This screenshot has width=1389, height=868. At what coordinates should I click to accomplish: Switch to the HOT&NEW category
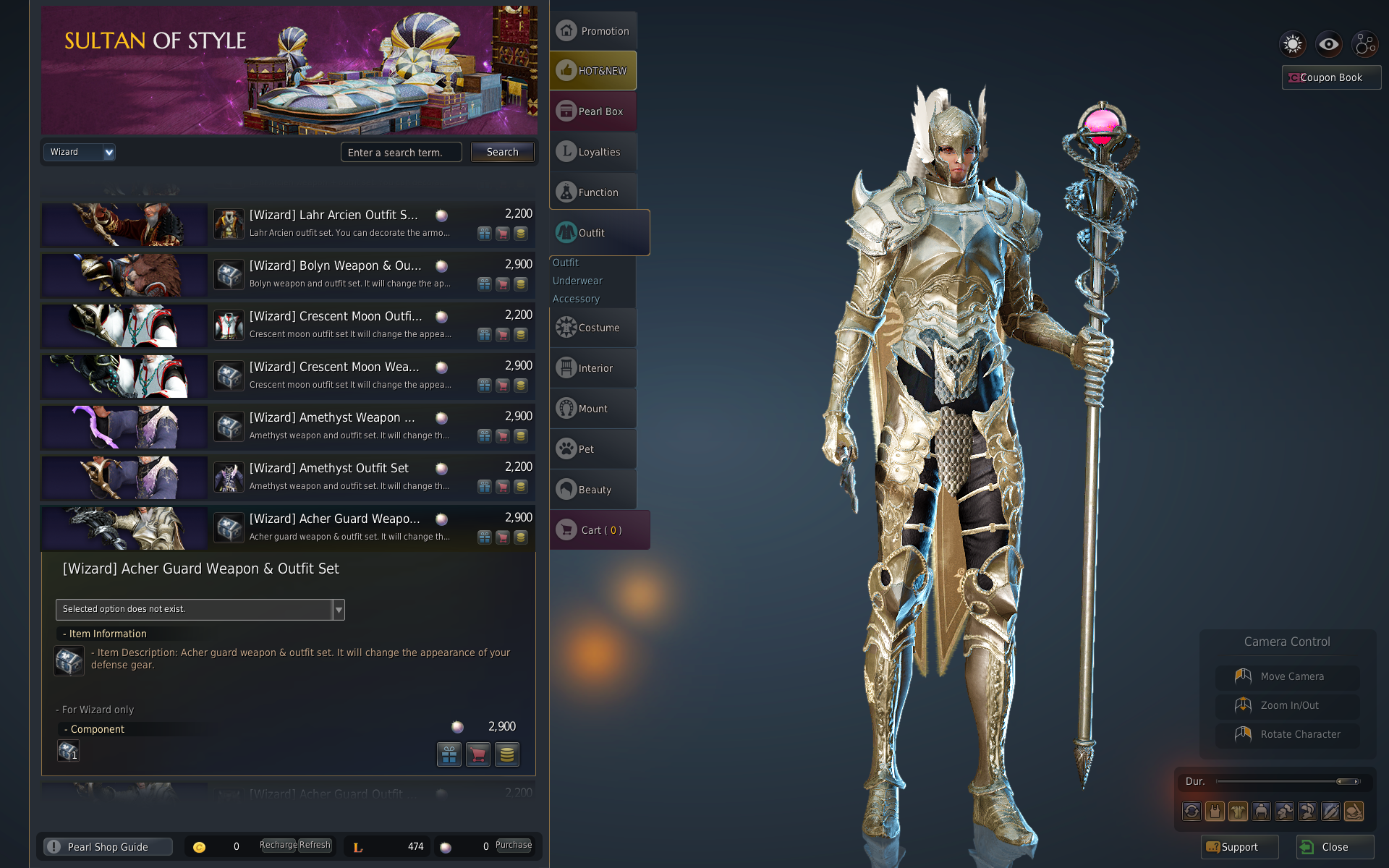tap(593, 71)
